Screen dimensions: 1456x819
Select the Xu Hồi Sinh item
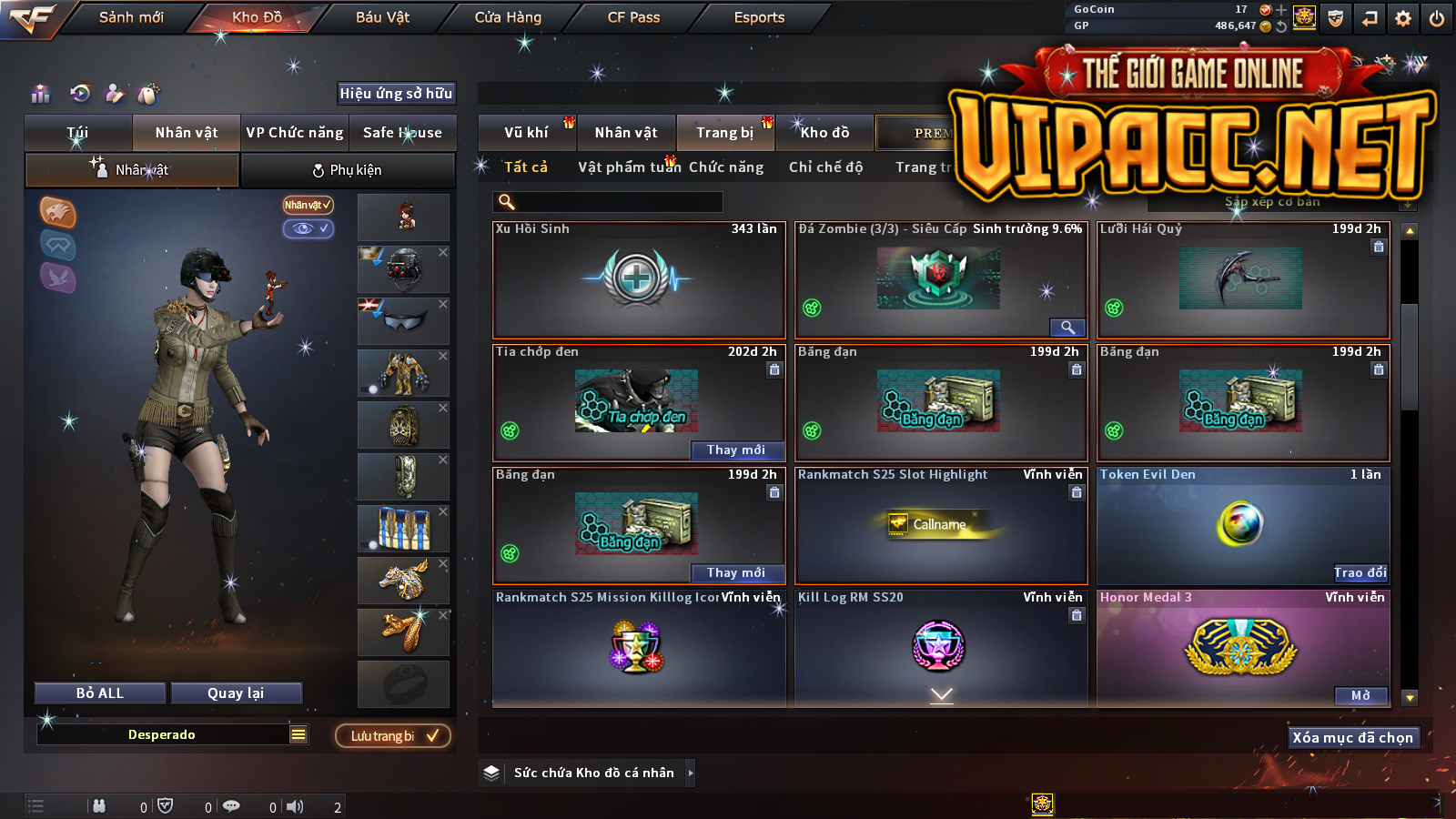tap(638, 279)
